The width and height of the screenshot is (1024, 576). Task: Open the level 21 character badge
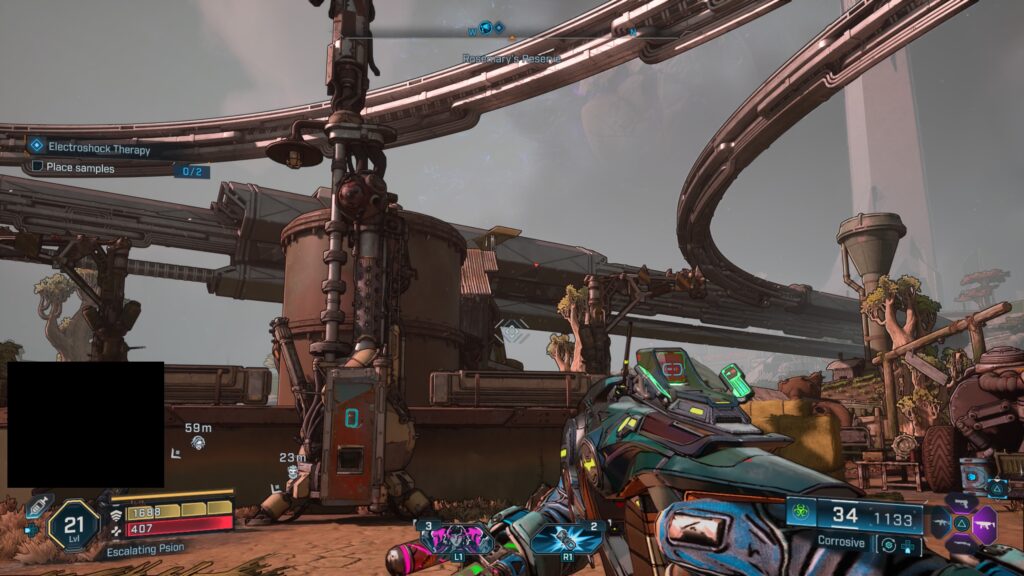pyautogui.click(x=75, y=523)
